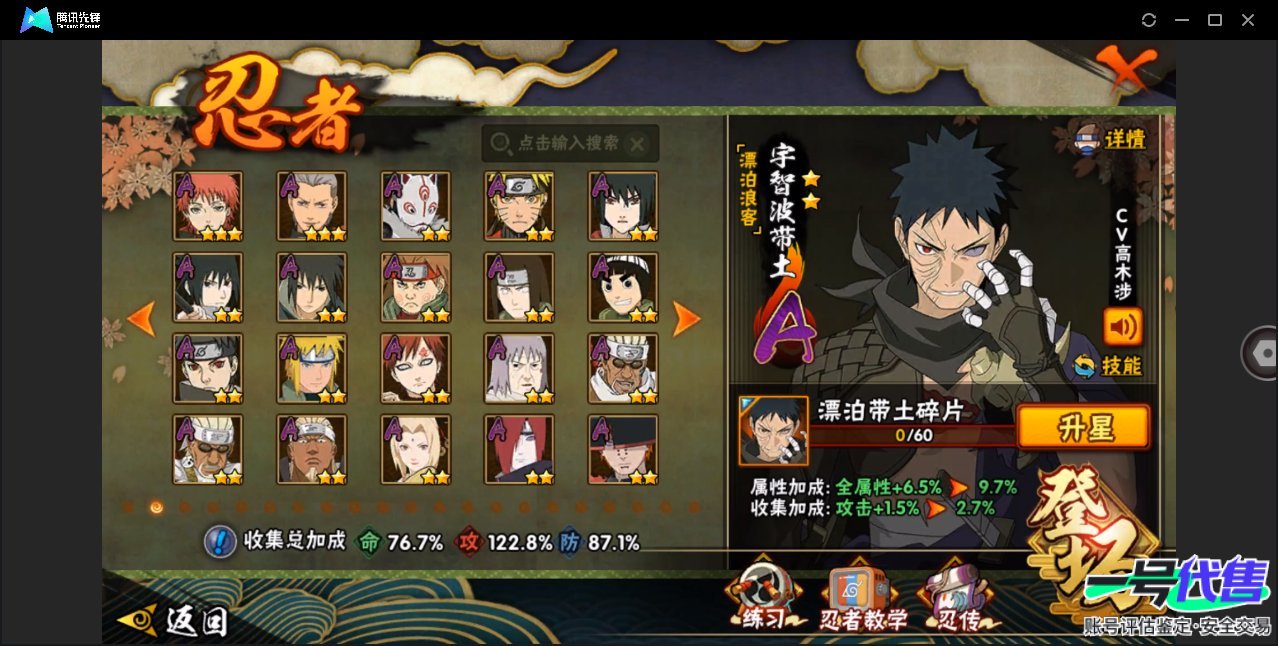Play the character voice speaker button

(x=1122, y=326)
